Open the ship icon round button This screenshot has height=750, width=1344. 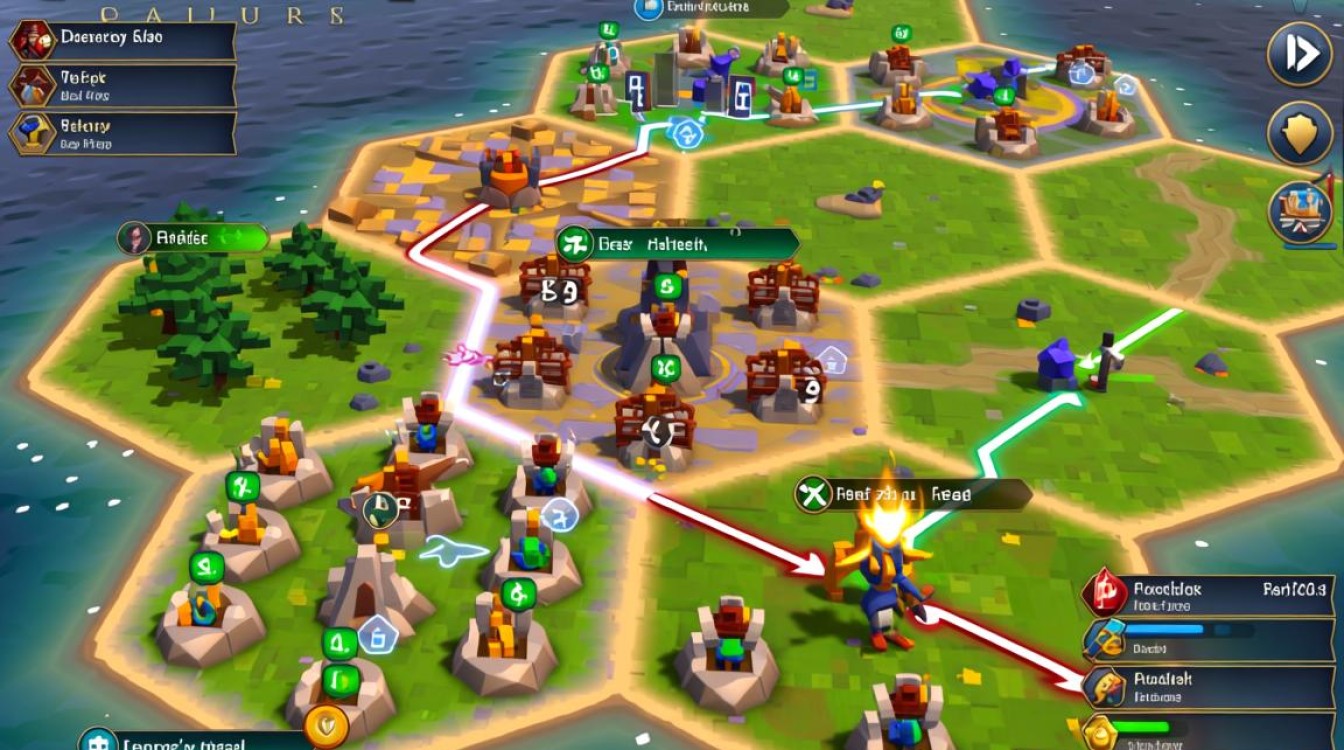[1299, 212]
